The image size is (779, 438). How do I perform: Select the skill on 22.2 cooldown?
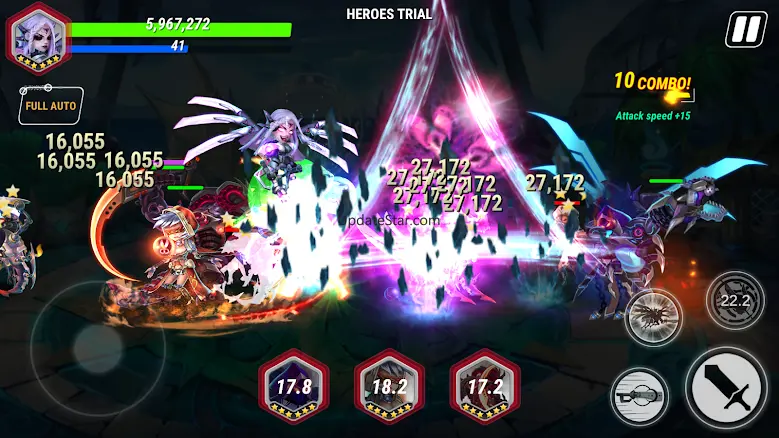tap(735, 300)
